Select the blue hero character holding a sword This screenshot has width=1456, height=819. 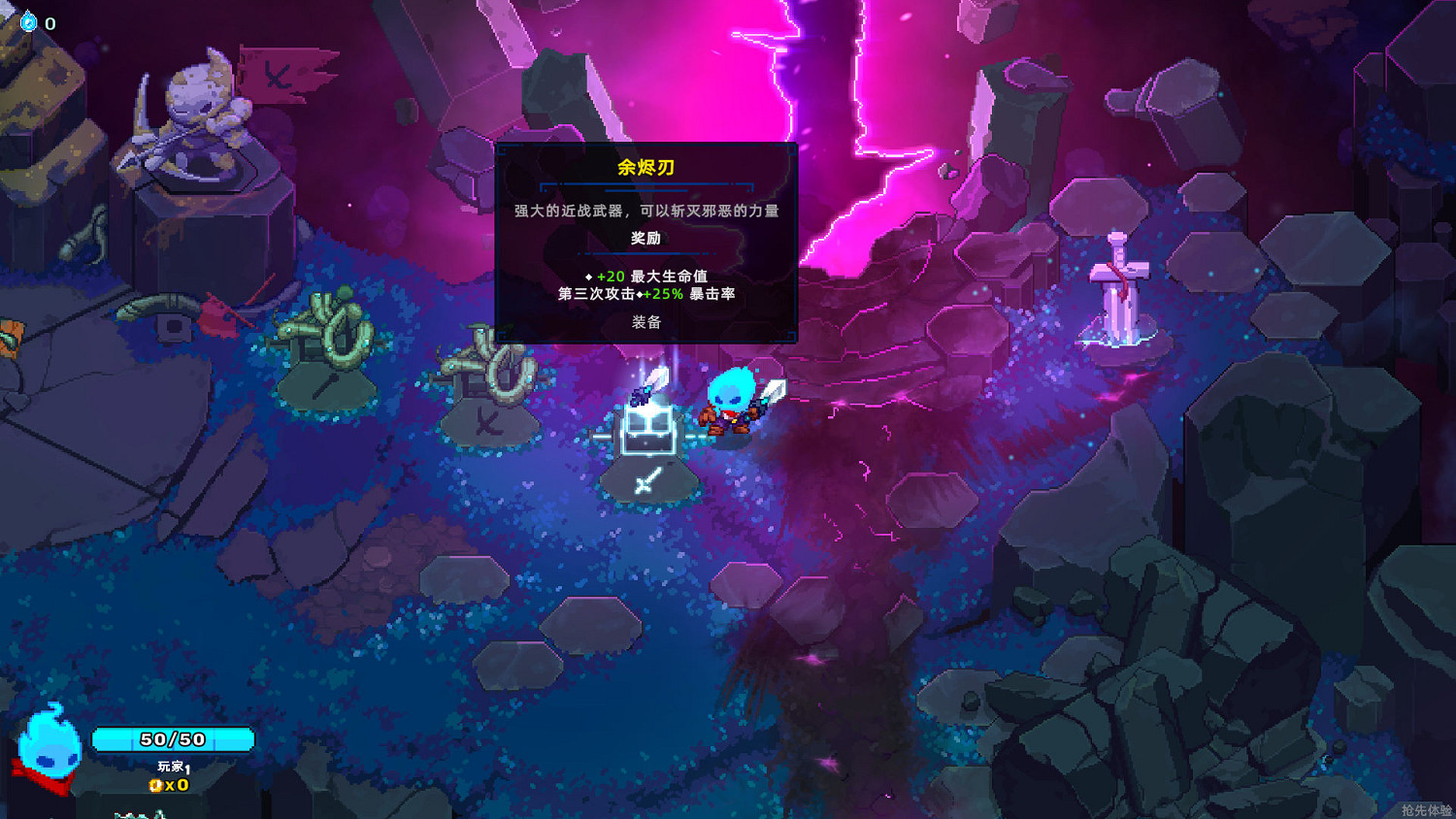point(730,403)
